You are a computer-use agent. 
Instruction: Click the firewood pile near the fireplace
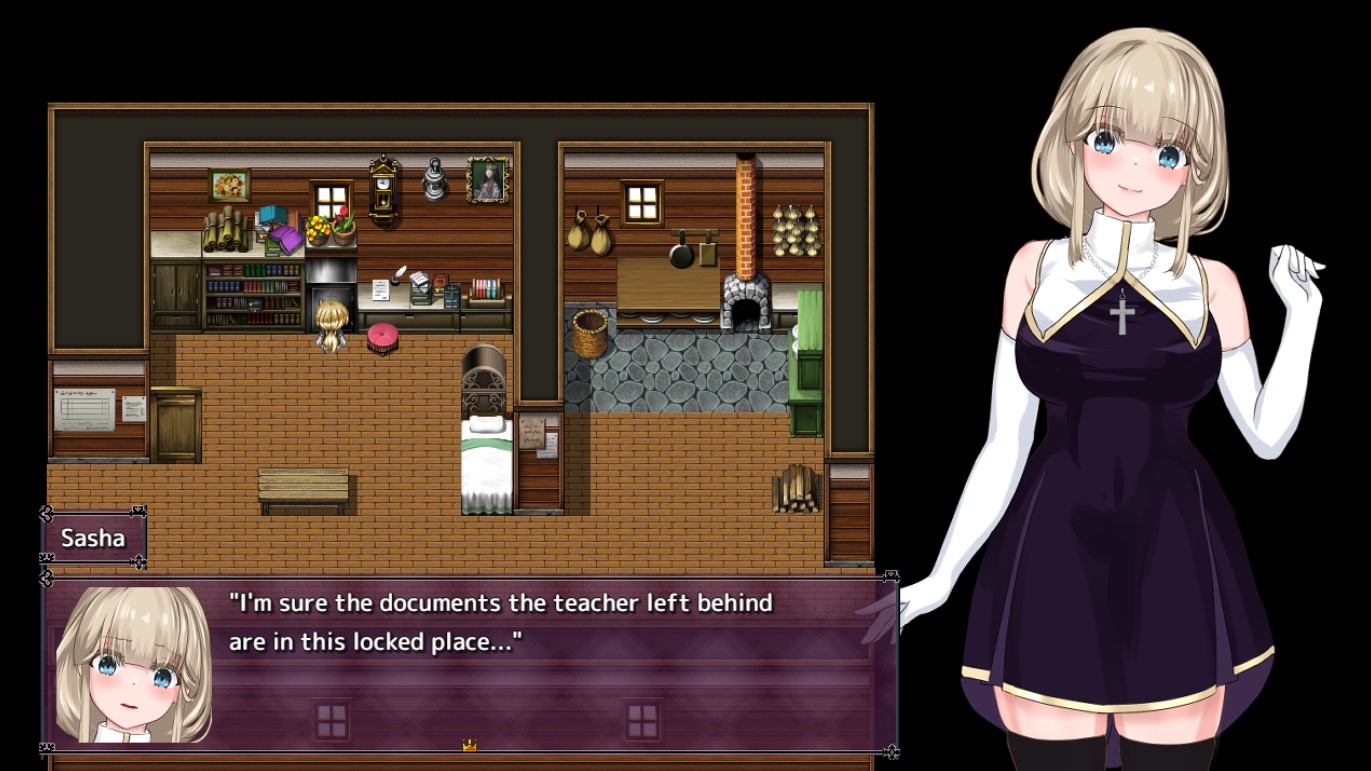point(796,490)
